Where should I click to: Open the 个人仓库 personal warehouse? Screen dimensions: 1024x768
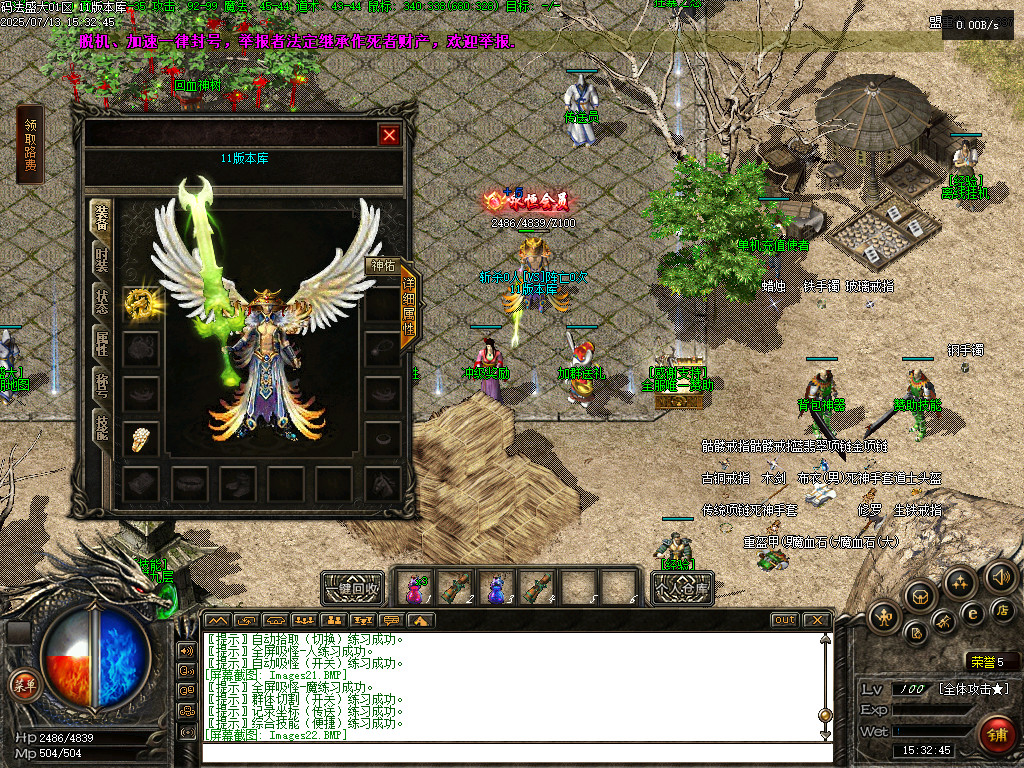click(682, 589)
